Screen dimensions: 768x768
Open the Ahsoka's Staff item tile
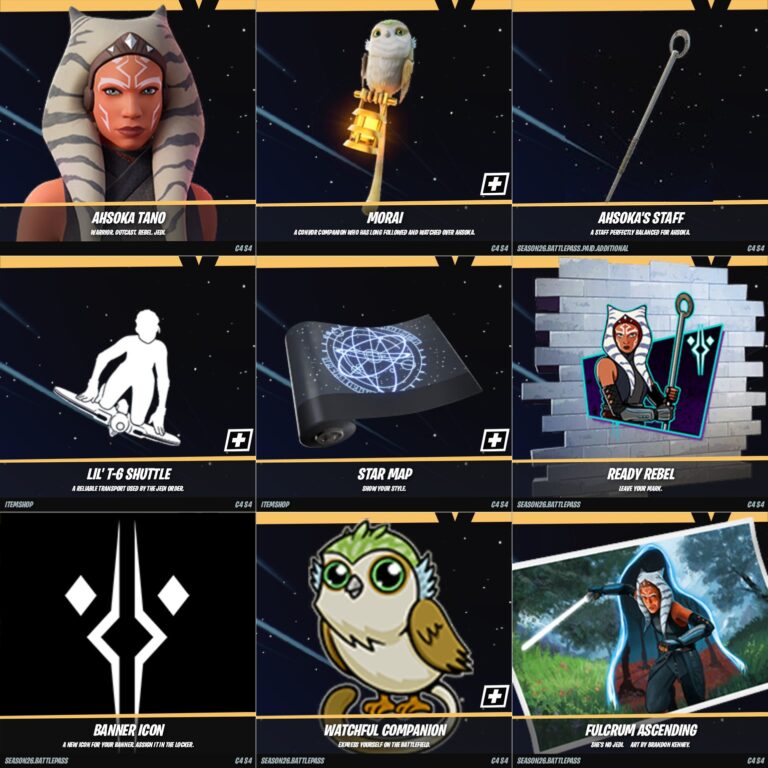(640, 120)
